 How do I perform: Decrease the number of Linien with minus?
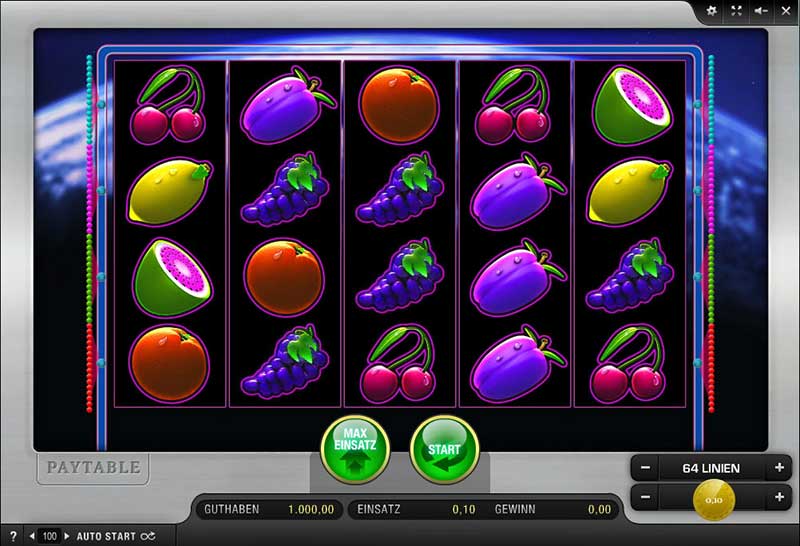coord(646,467)
